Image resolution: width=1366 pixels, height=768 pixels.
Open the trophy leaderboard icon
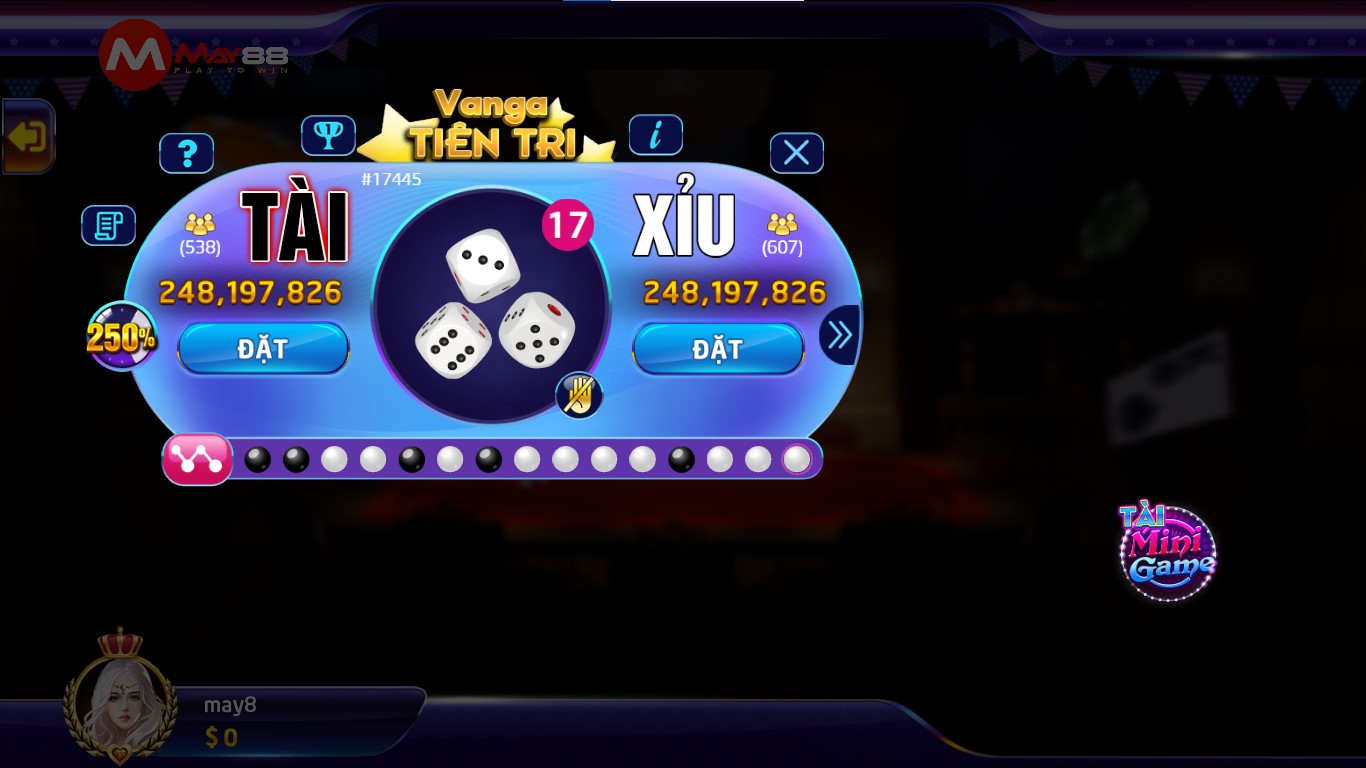(x=330, y=135)
